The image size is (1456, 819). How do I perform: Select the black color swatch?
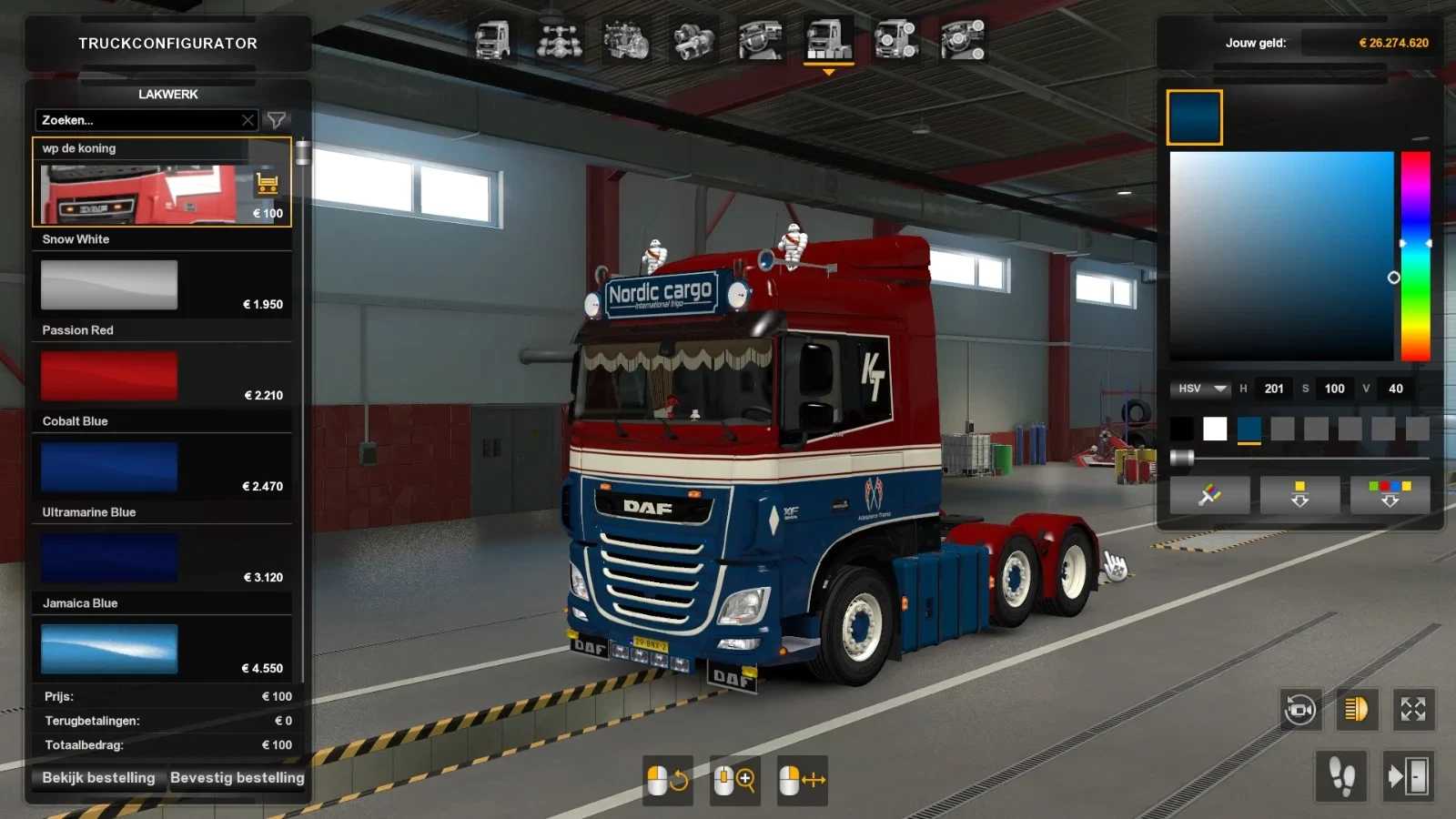(1181, 429)
